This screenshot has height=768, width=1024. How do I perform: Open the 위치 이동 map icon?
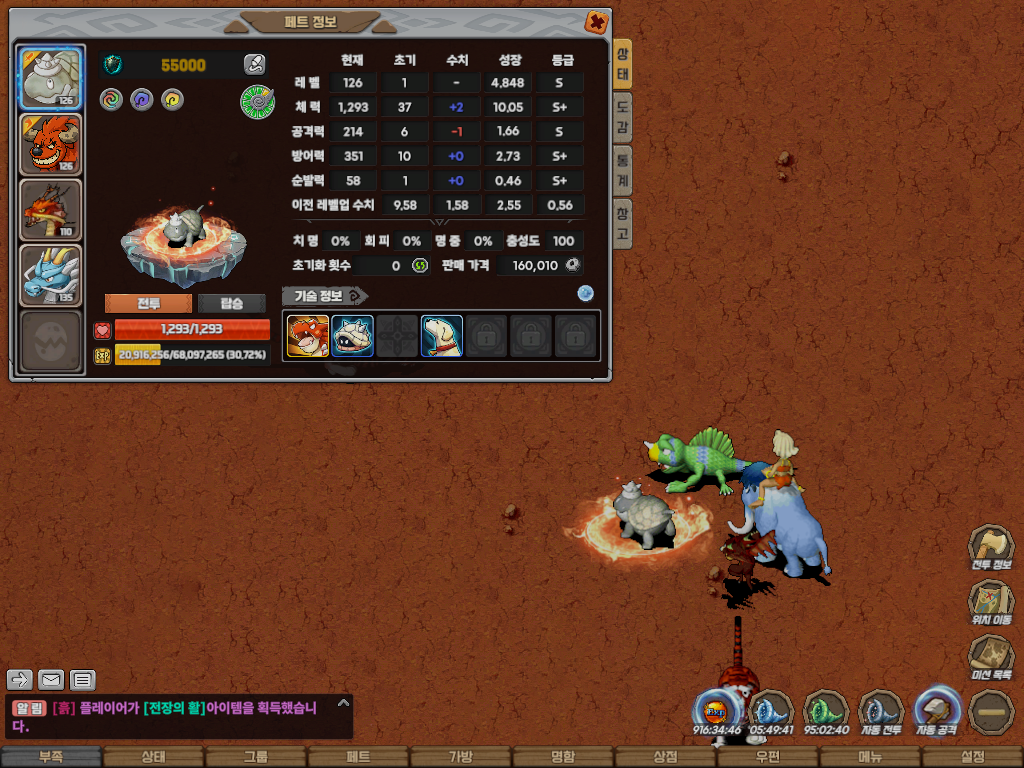pyautogui.click(x=990, y=602)
